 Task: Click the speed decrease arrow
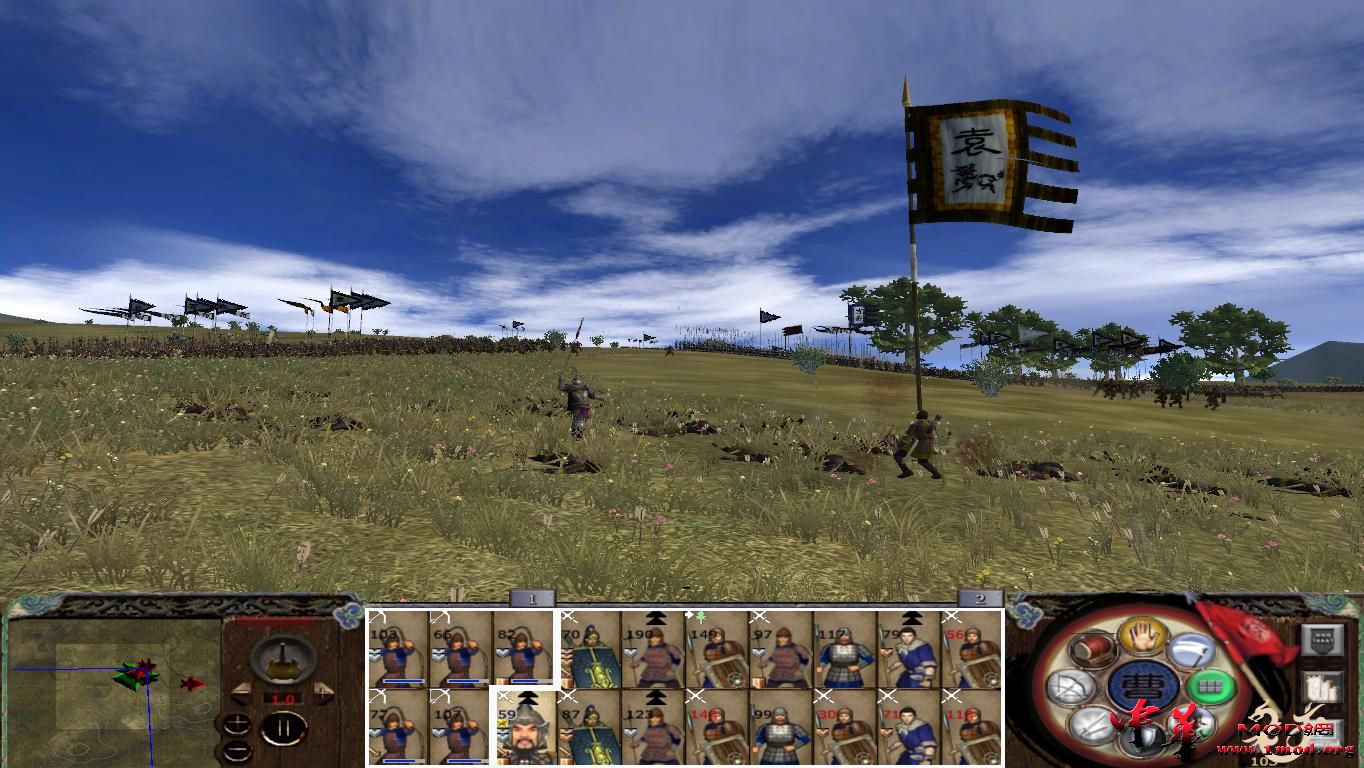[x=241, y=692]
